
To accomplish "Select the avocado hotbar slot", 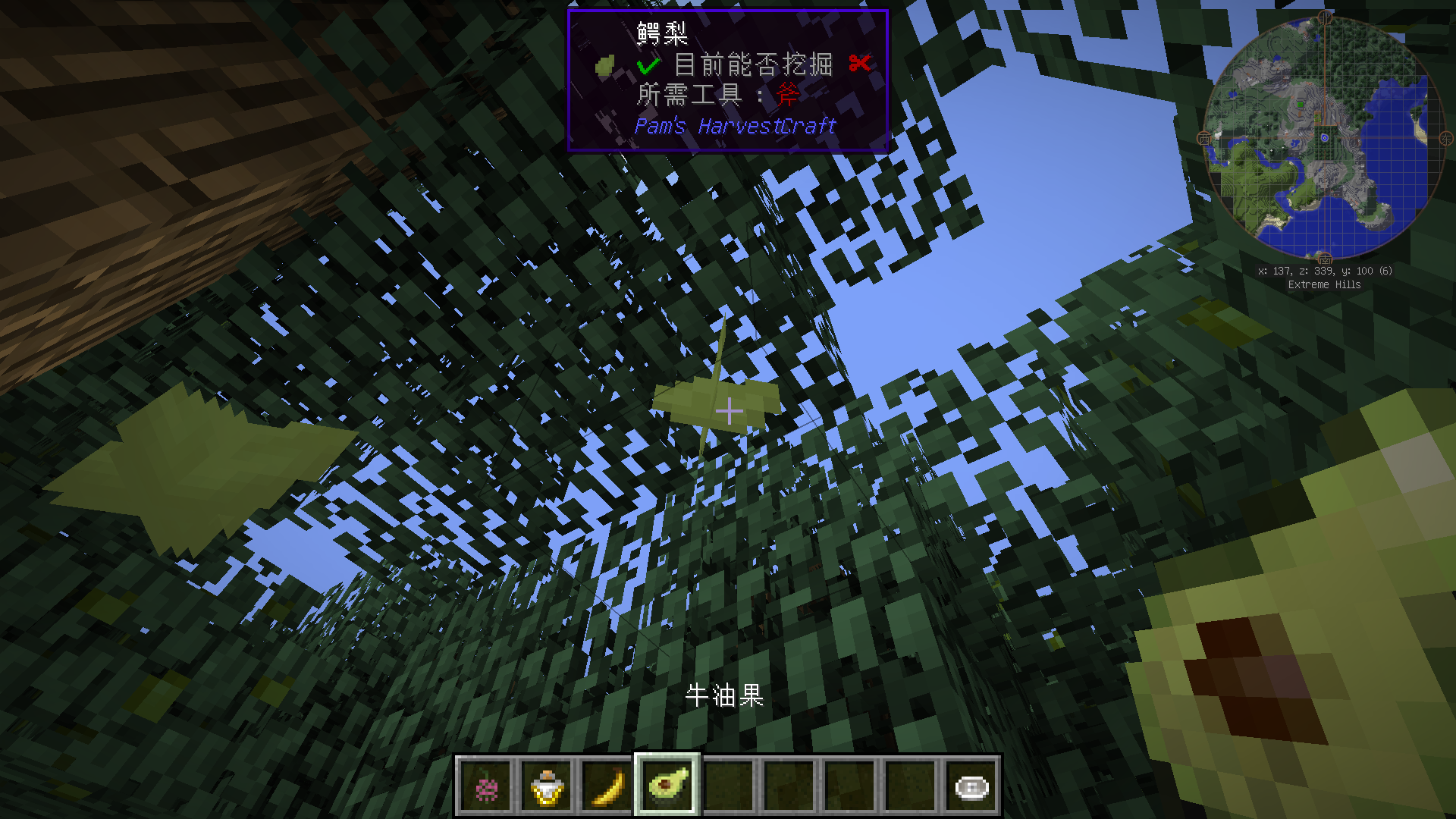I will [x=667, y=785].
